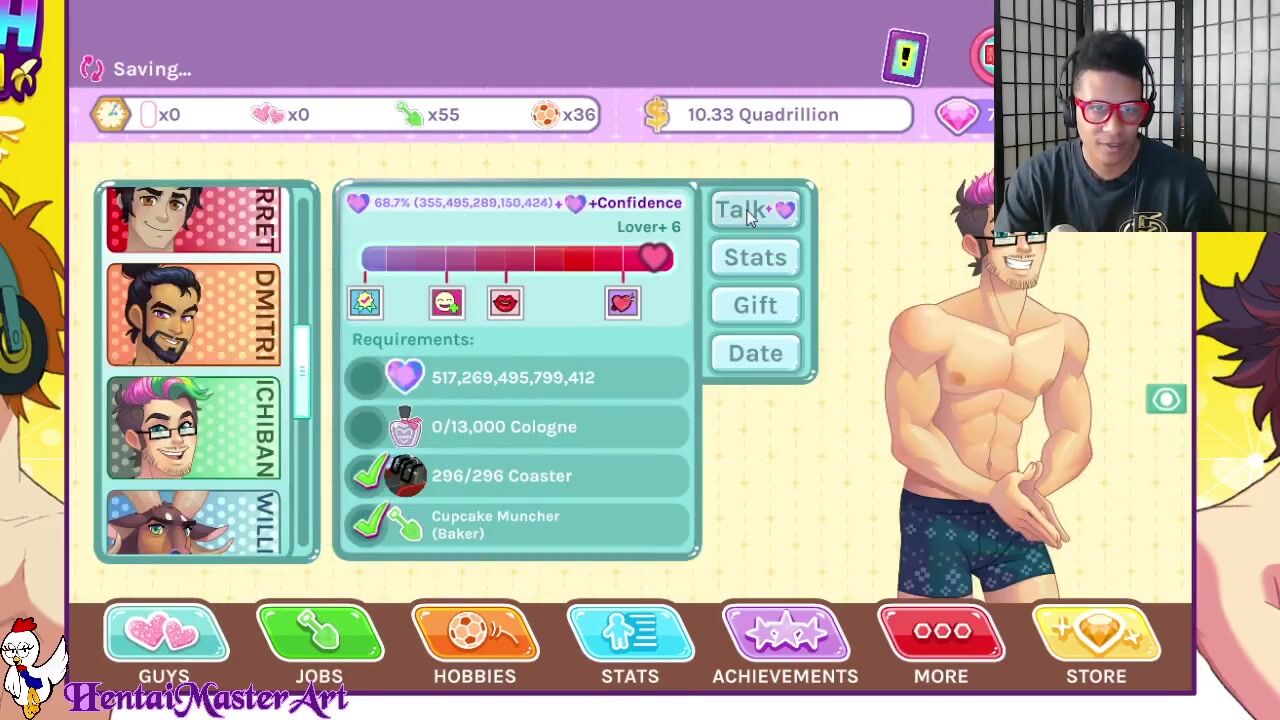Screen dimensions: 1280x720
Task: Select the red lips milestone icon
Action: 505,302
